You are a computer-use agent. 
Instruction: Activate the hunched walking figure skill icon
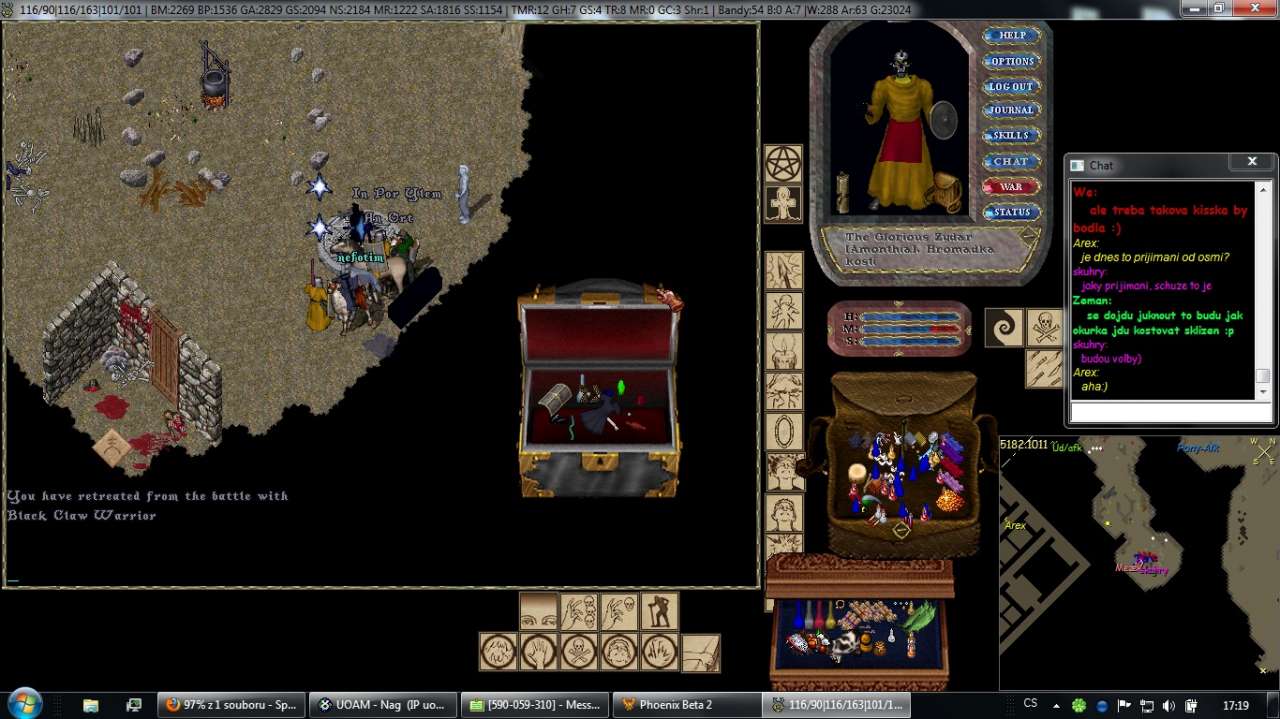(x=660, y=611)
